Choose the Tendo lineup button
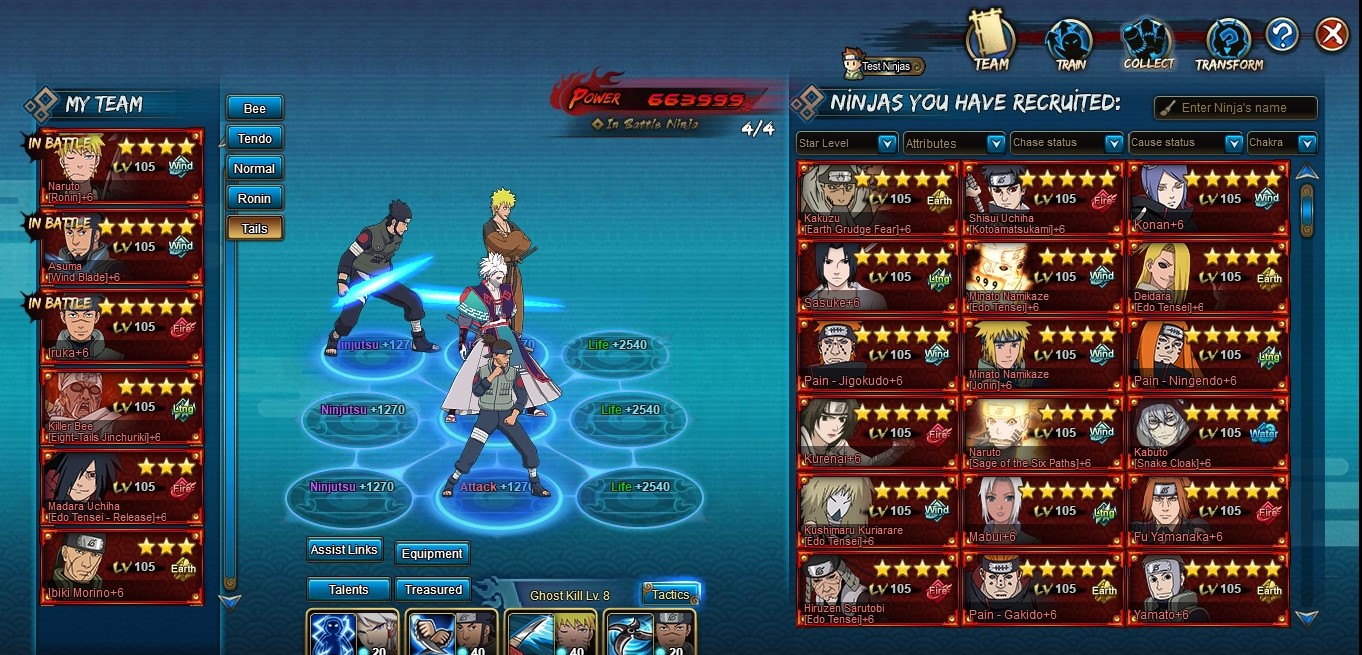Screen dimensions: 1362x655 255,138
